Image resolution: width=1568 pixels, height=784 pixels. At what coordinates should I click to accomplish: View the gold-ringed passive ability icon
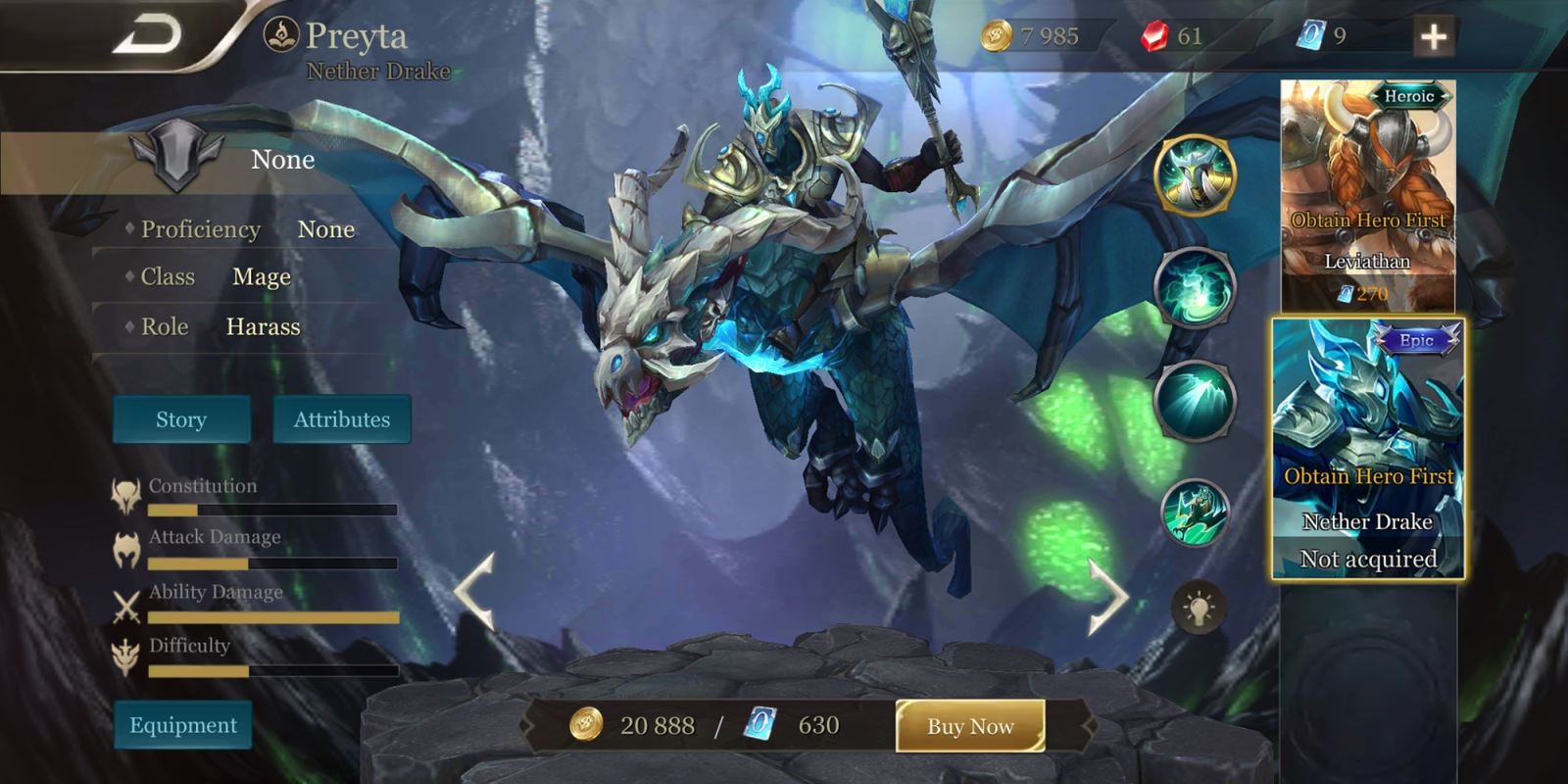[x=1195, y=174]
